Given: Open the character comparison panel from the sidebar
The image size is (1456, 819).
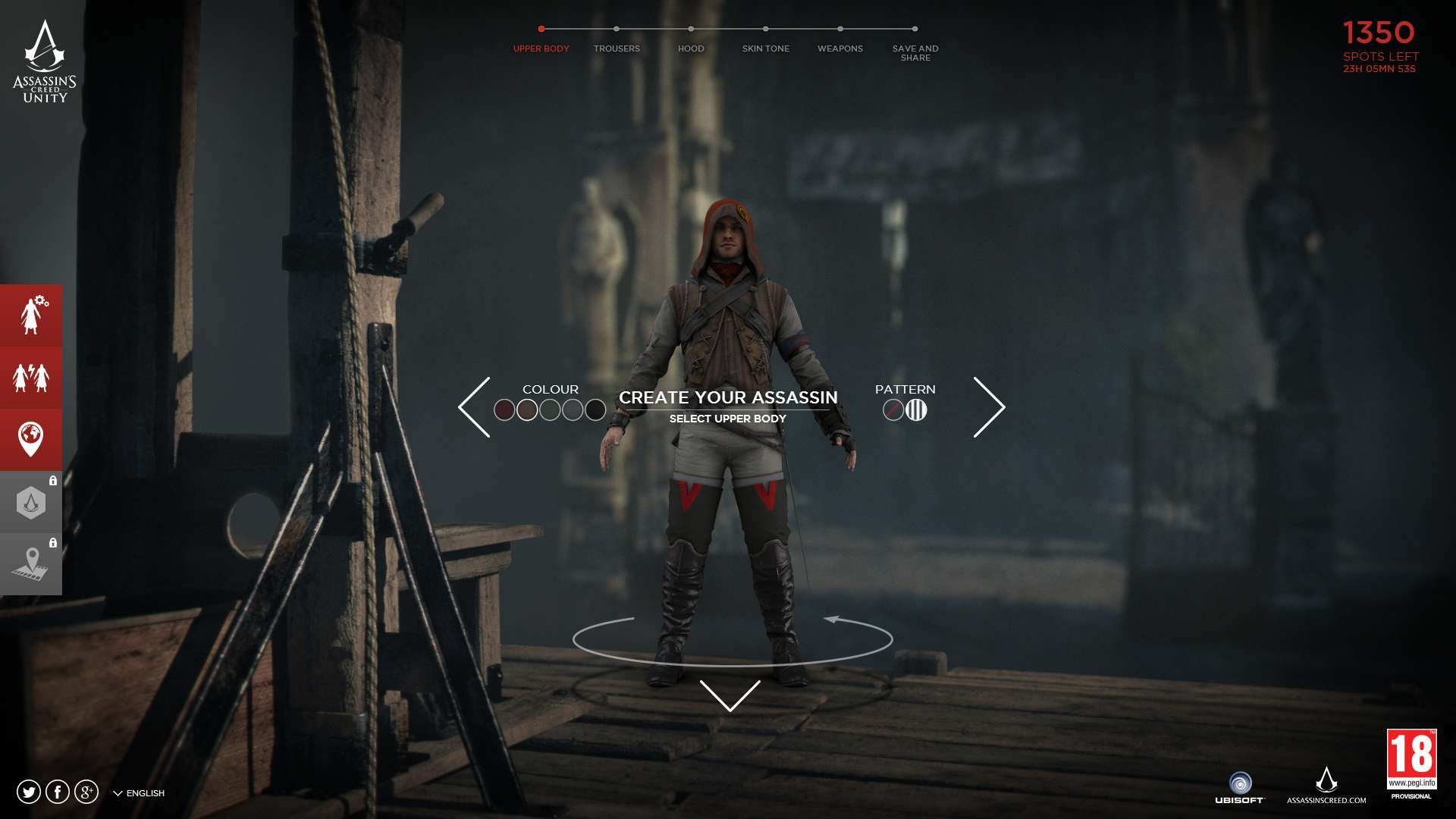Looking at the screenshot, I should click(31, 377).
